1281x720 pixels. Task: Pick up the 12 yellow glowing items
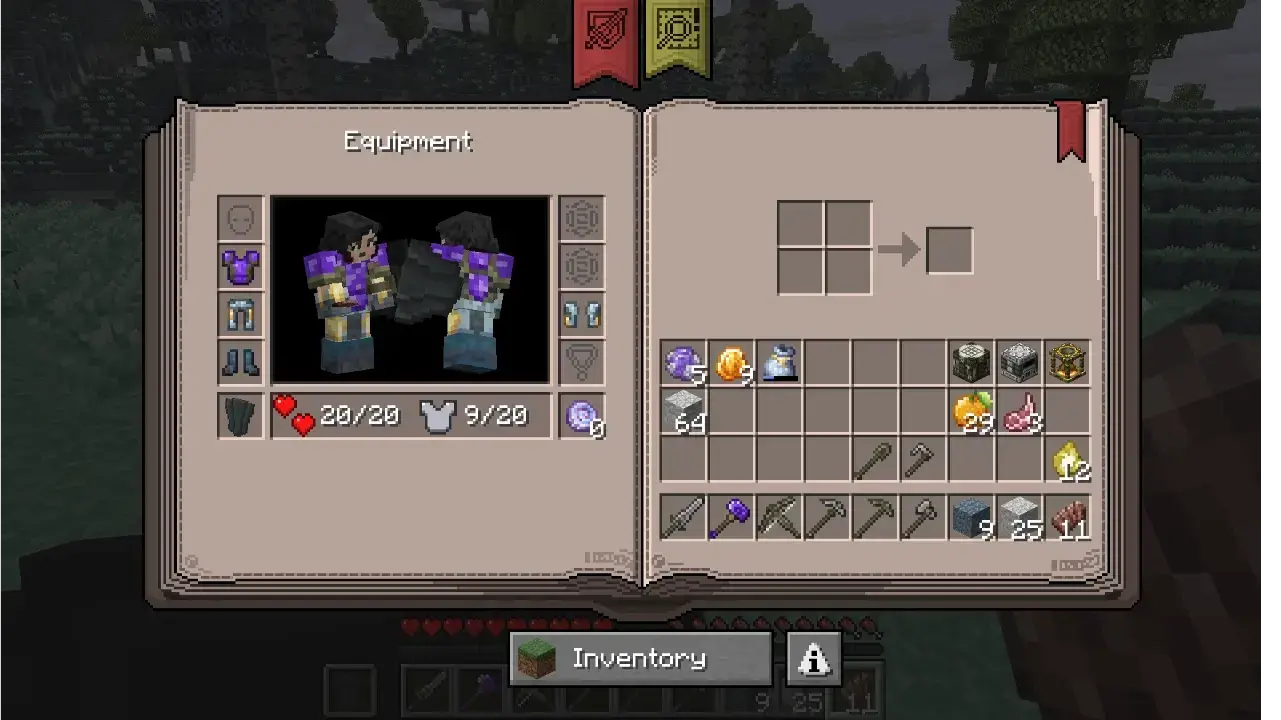coord(1068,459)
